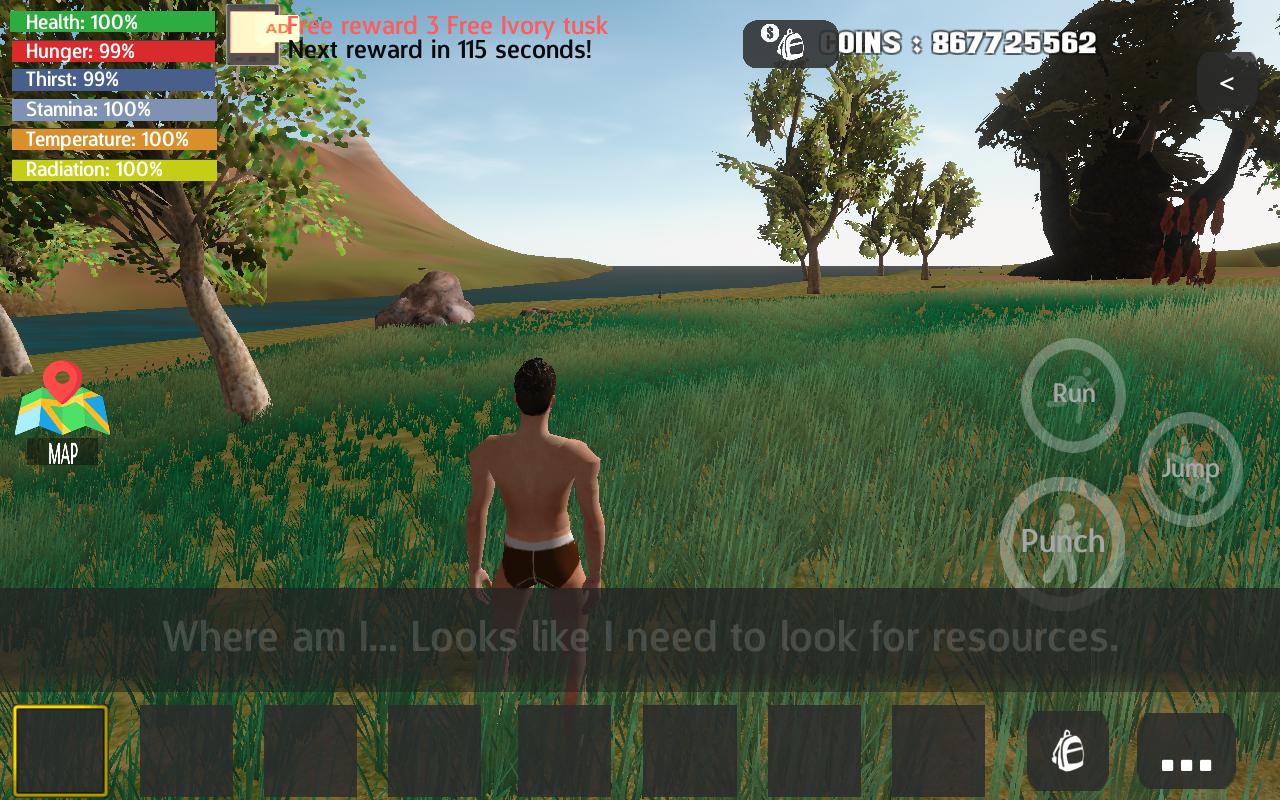Collapse panel with the arrow button
Screen dimensions: 1280x800
tap(1227, 84)
